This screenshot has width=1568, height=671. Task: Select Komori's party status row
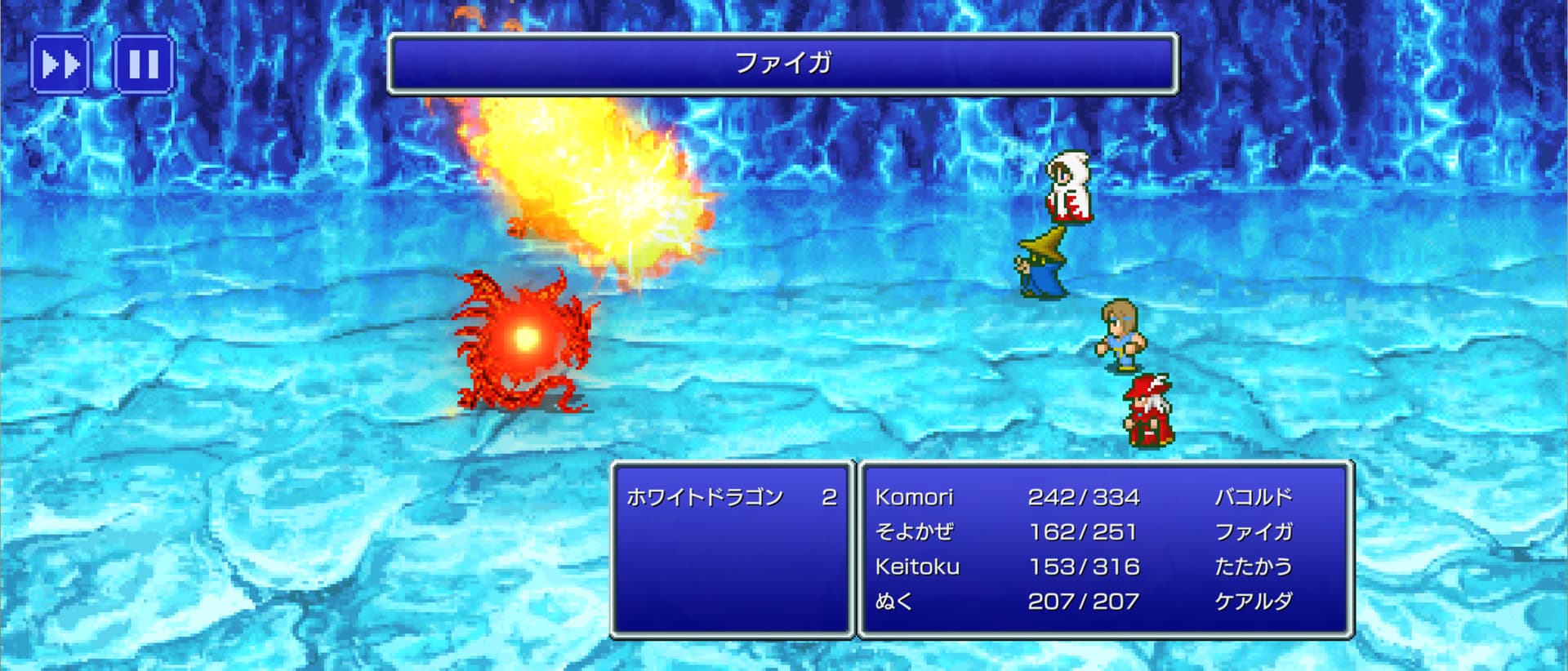tap(1083, 497)
